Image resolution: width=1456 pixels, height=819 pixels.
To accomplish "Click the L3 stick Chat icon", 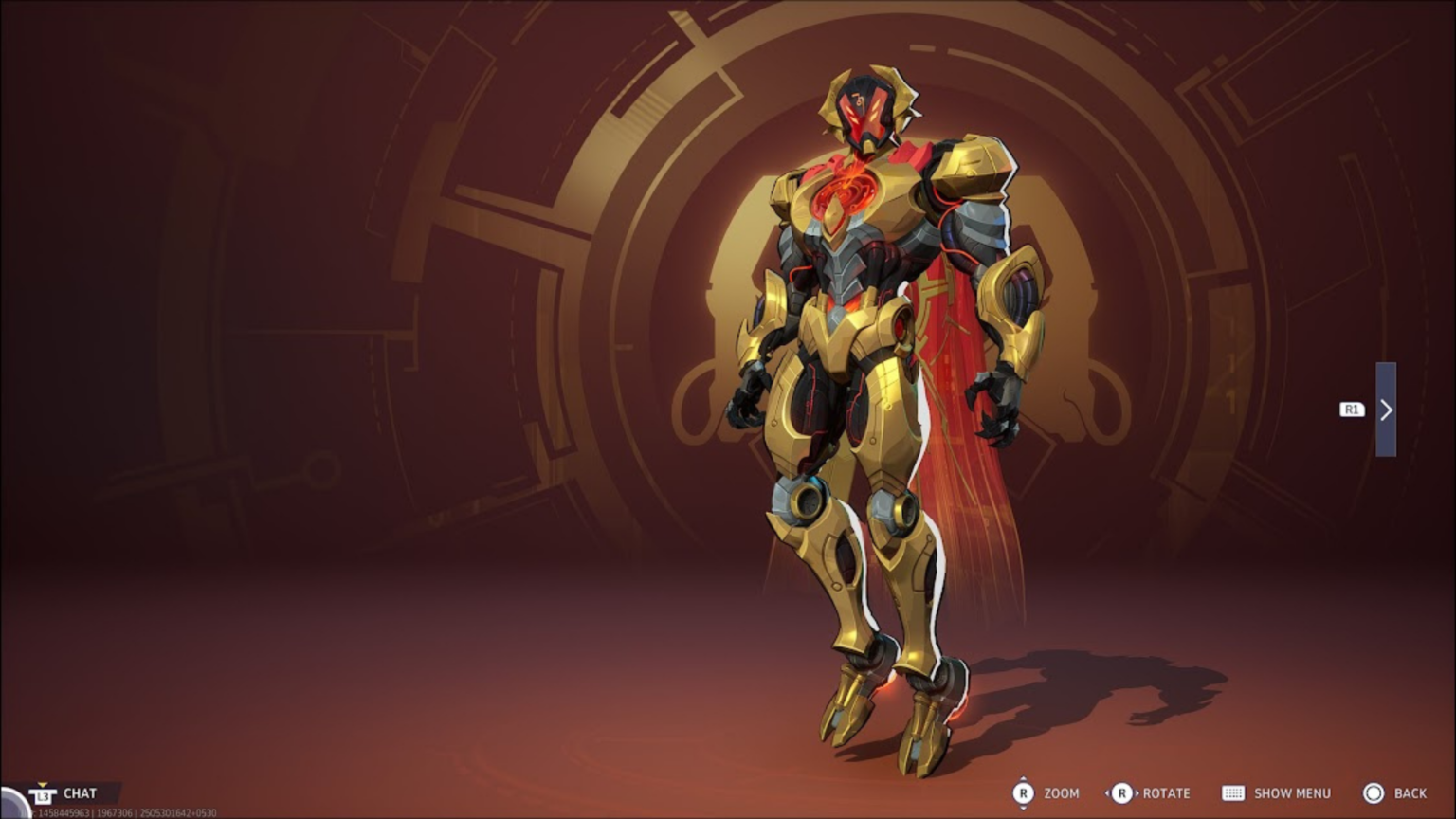I will [43, 796].
